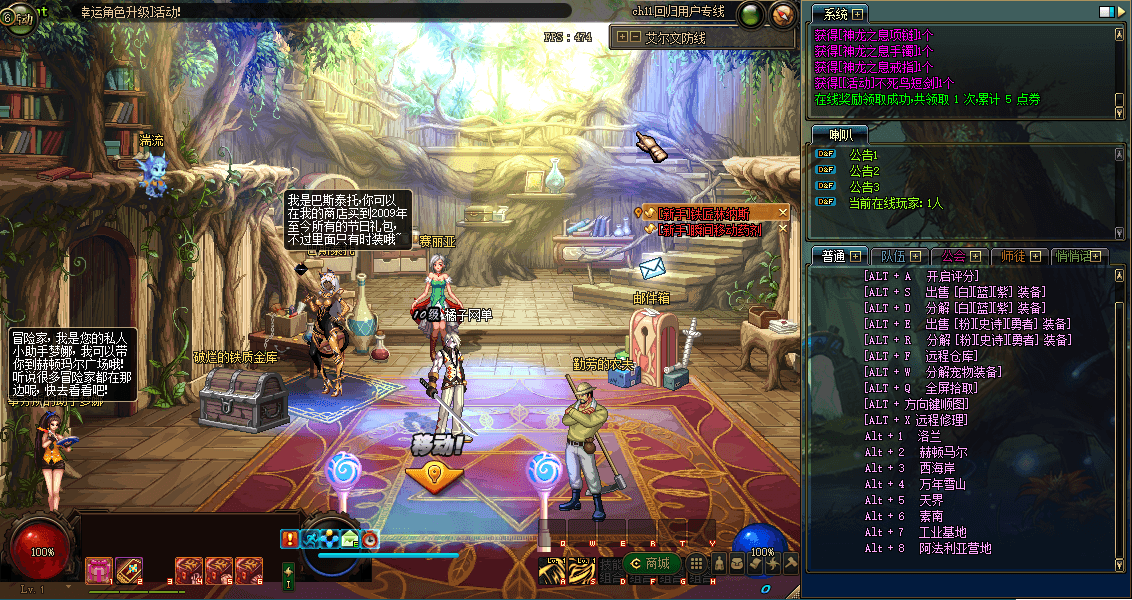Screen dimensions: 1132x600
Task: Switch to the 公会 guild chat tab
Action: coord(953,256)
